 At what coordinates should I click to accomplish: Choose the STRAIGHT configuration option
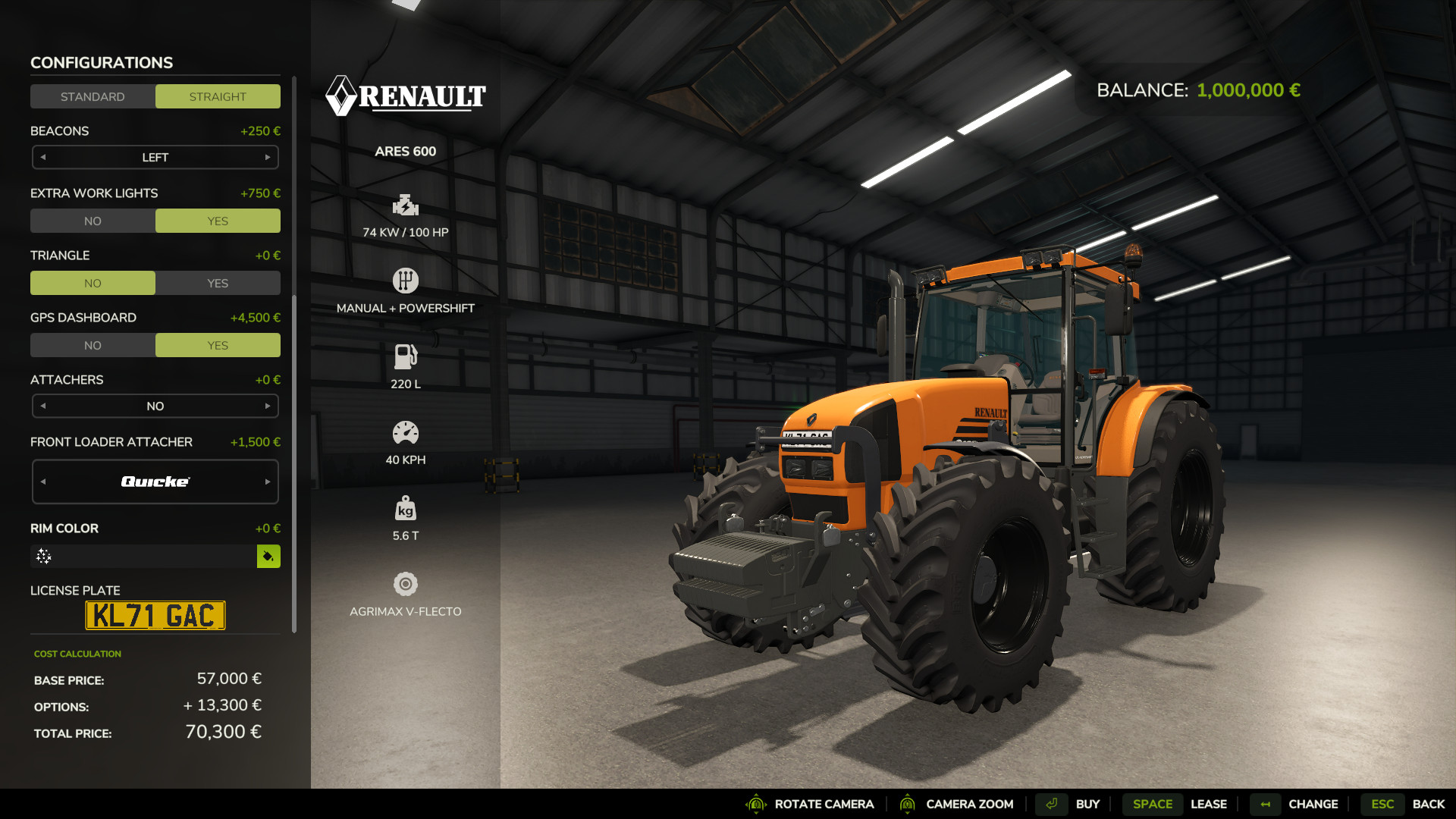pos(218,96)
